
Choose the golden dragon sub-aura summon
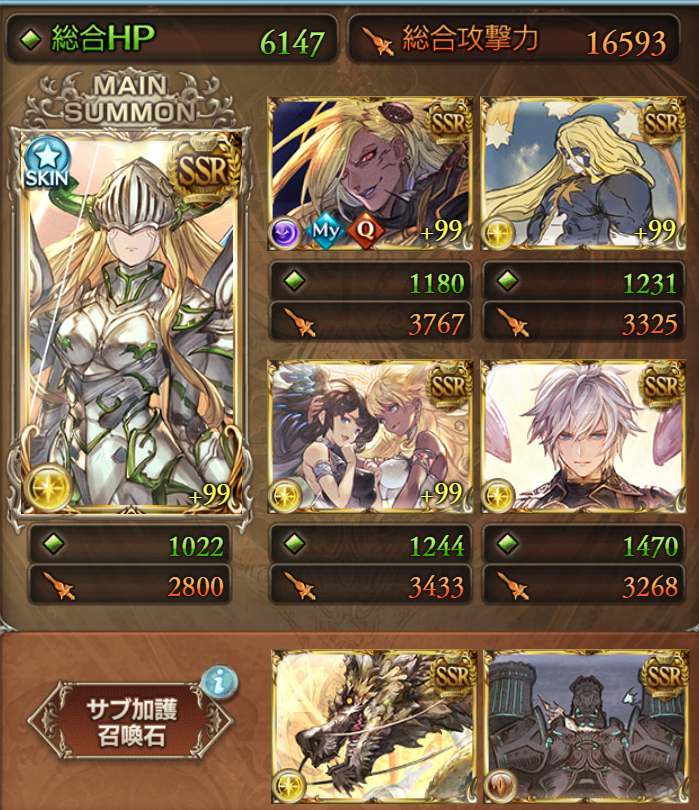click(370, 728)
